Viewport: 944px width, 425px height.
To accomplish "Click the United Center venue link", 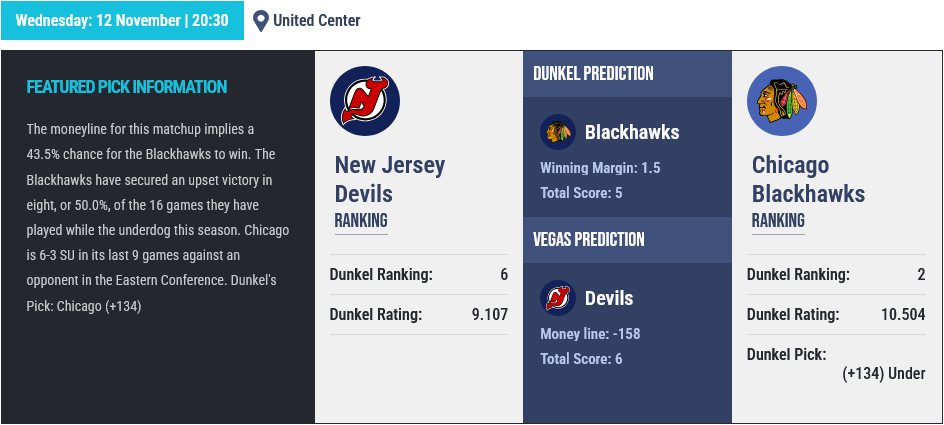I will pyautogui.click(x=316, y=21).
